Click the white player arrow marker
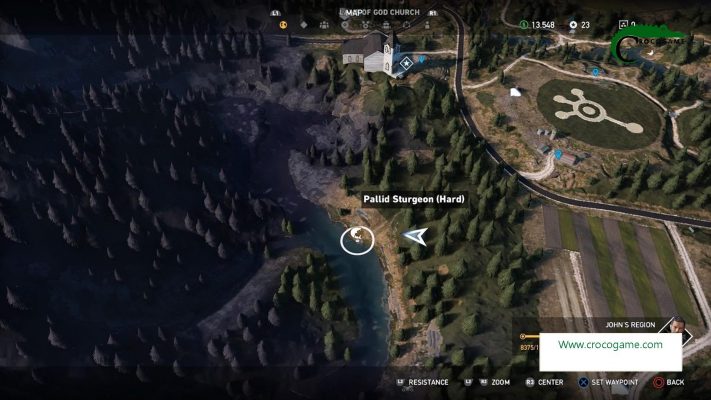711x400 pixels. coord(416,236)
